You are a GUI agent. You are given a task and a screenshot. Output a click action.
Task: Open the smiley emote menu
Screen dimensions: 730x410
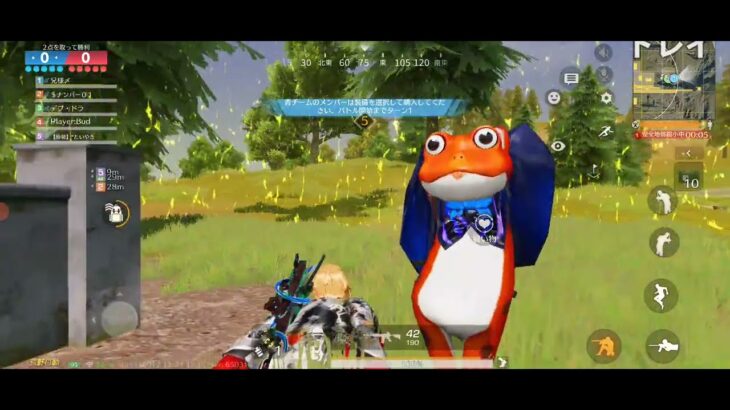pos(553,98)
